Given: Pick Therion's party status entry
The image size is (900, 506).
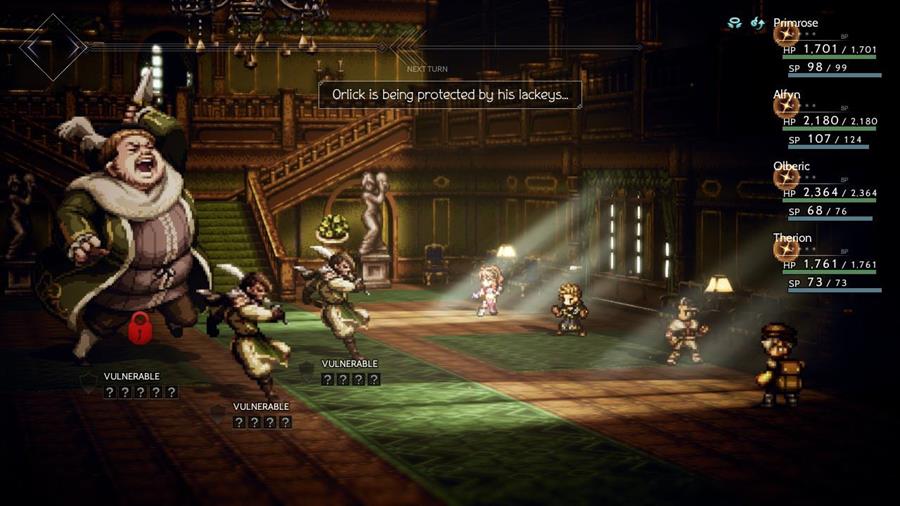Looking at the screenshot, I should pyautogui.click(x=828, y=264).
